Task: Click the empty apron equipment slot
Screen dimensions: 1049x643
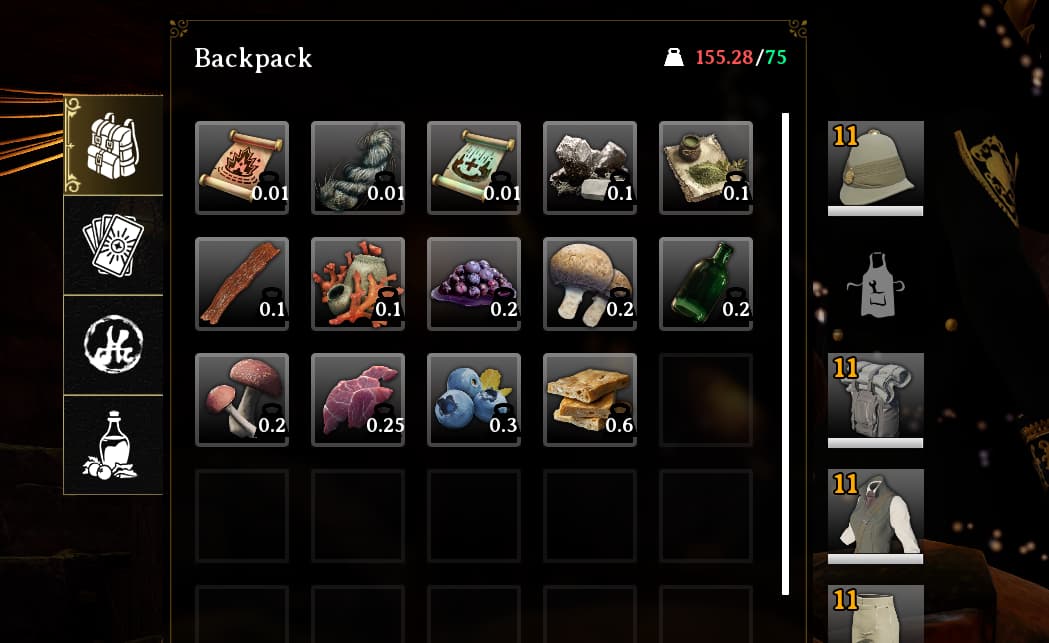Action: coord(876,284)
